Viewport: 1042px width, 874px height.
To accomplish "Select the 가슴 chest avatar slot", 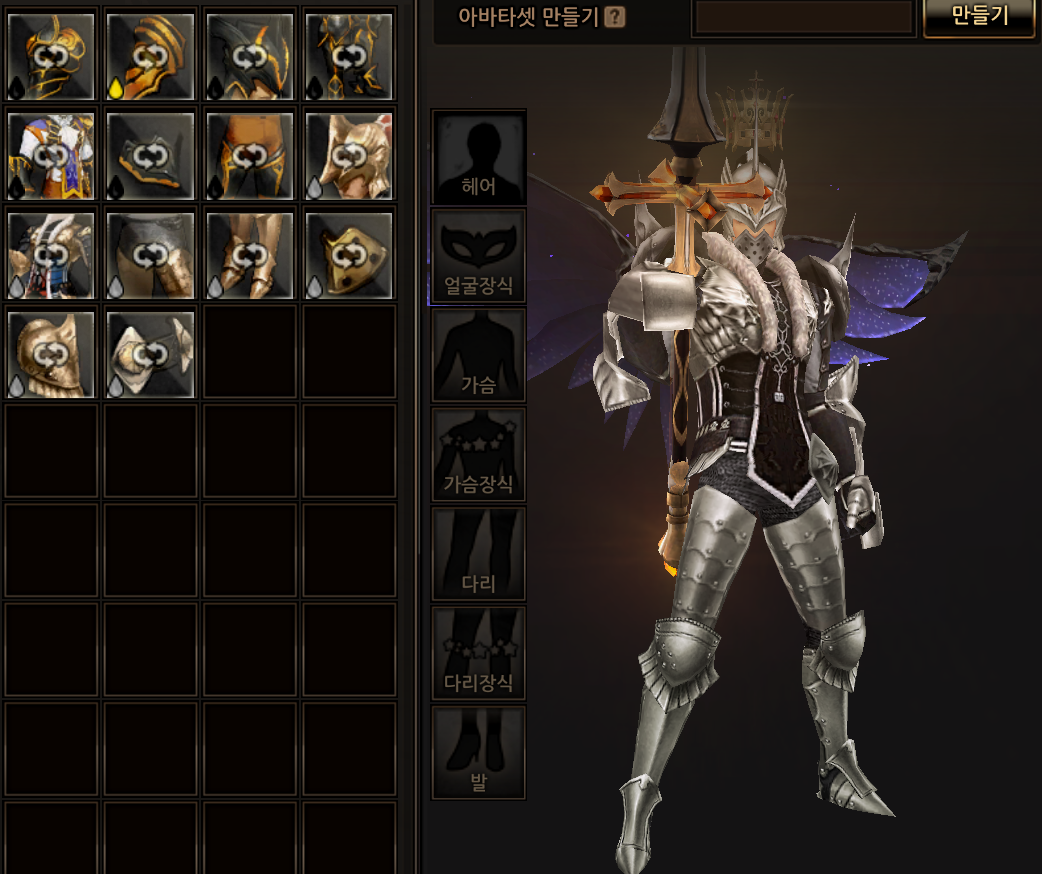I will coord(479,355).
